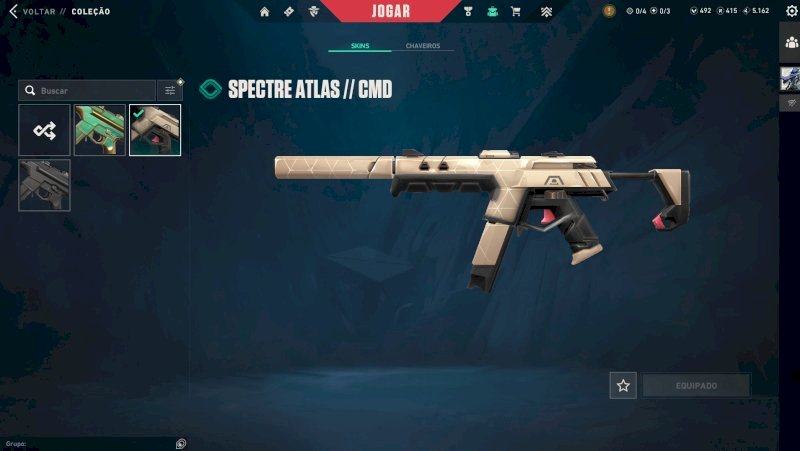Open the home screen icon

tap(264, 12)
